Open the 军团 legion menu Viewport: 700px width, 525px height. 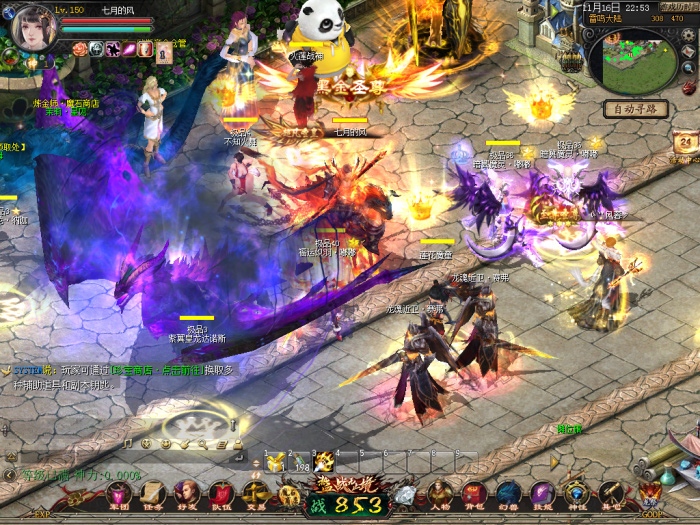pos(118,494)
